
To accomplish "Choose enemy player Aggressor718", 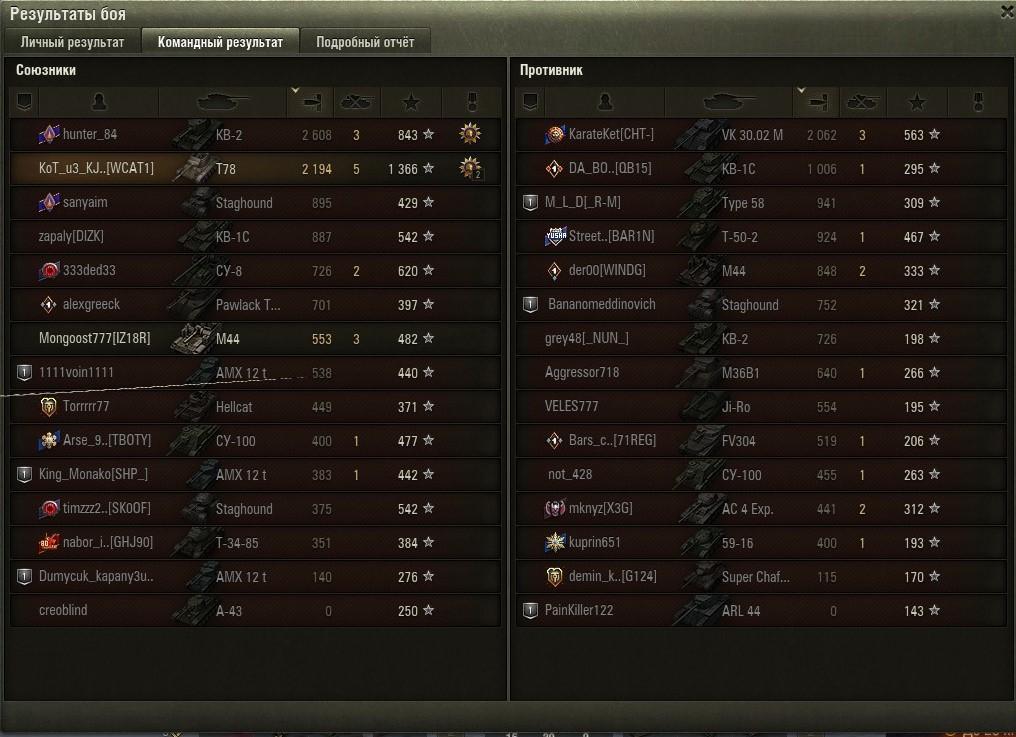I will click(582, 373).
